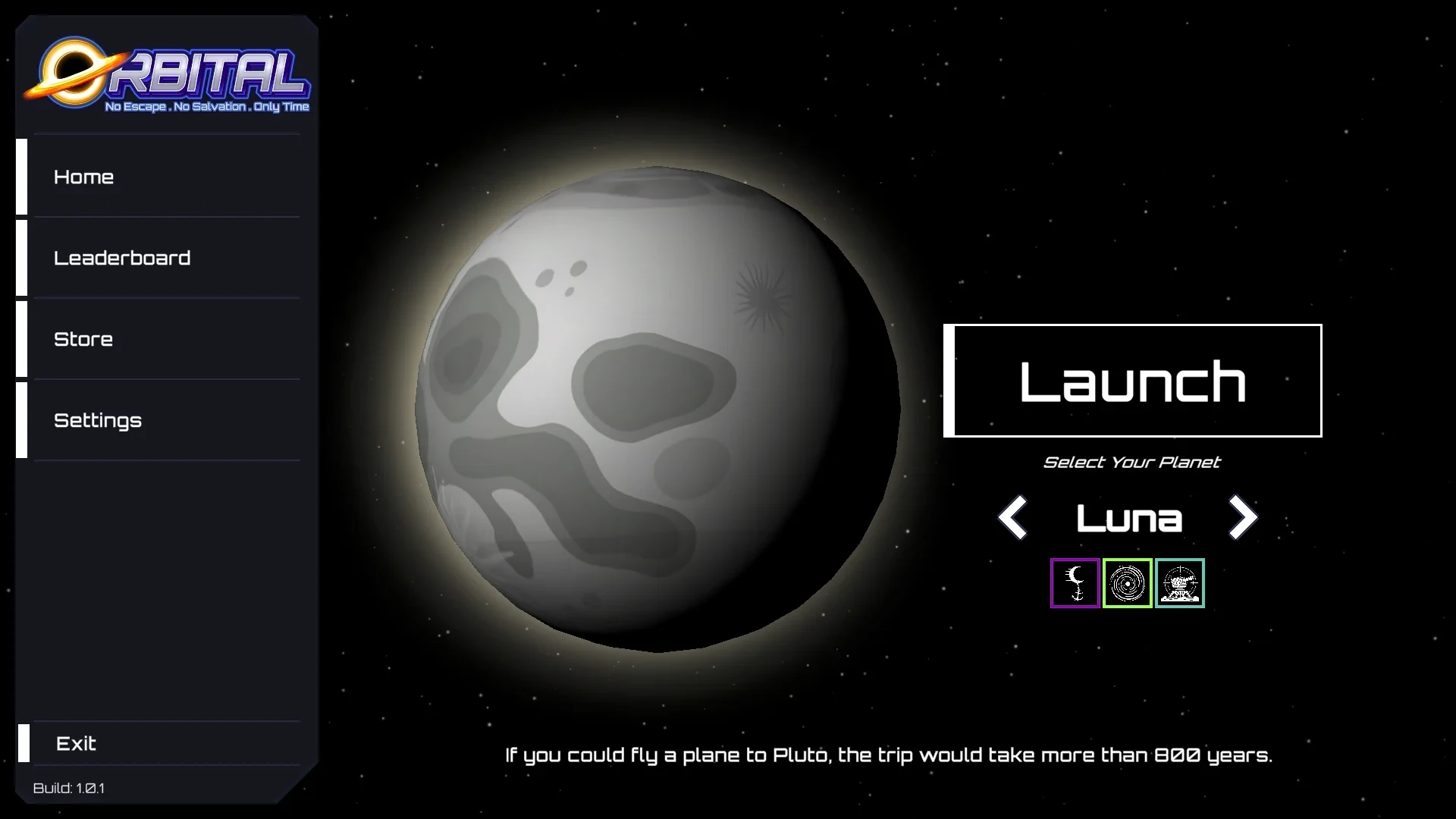Click the Select Your Planet heading
The image size is (1456, 819).
point(1132,462)
